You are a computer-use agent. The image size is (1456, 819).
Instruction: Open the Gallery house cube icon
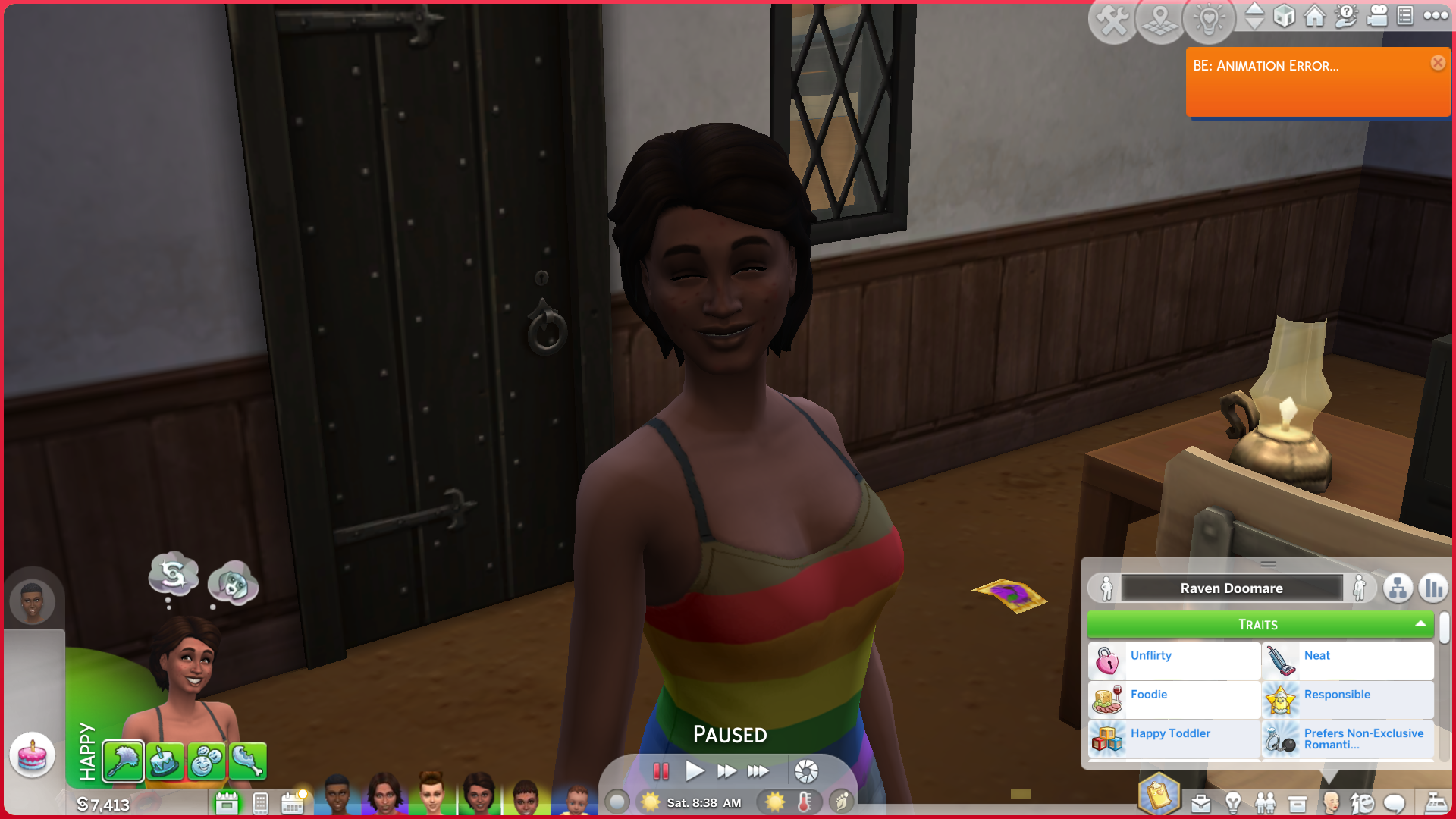tap(1284, 17)
